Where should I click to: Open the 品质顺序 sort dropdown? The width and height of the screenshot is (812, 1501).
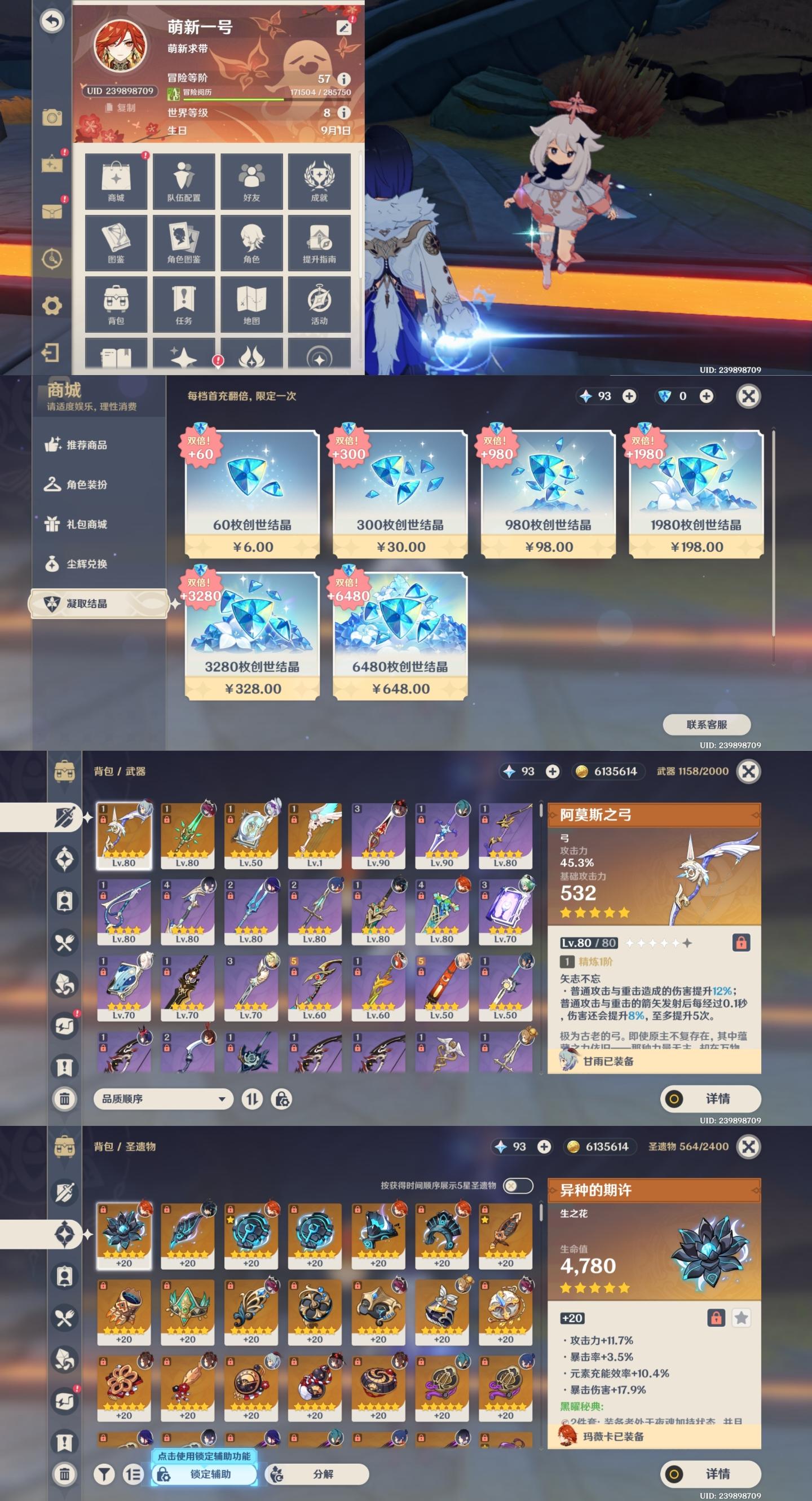(x=163, y=1099)
